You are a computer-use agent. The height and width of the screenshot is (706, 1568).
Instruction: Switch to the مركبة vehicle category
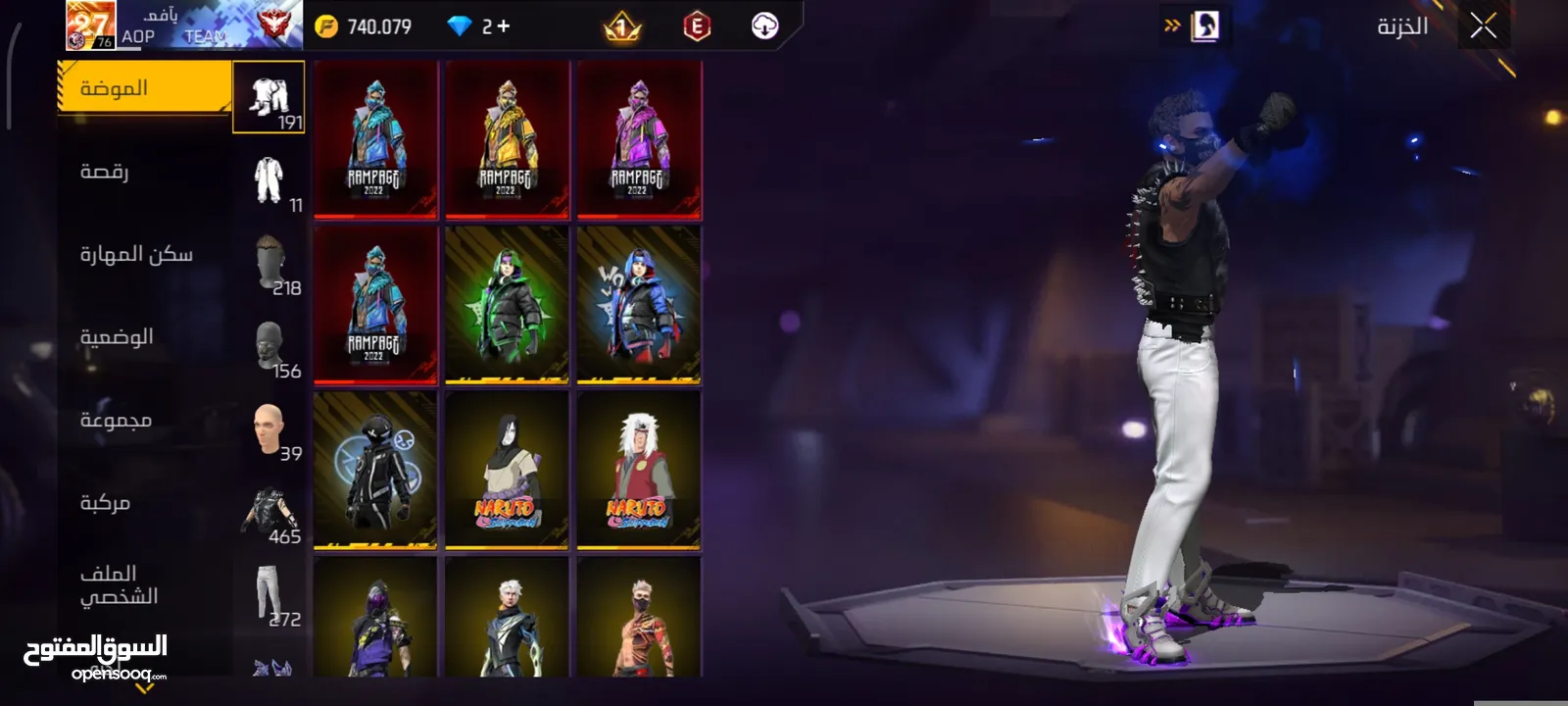[145, 504]
